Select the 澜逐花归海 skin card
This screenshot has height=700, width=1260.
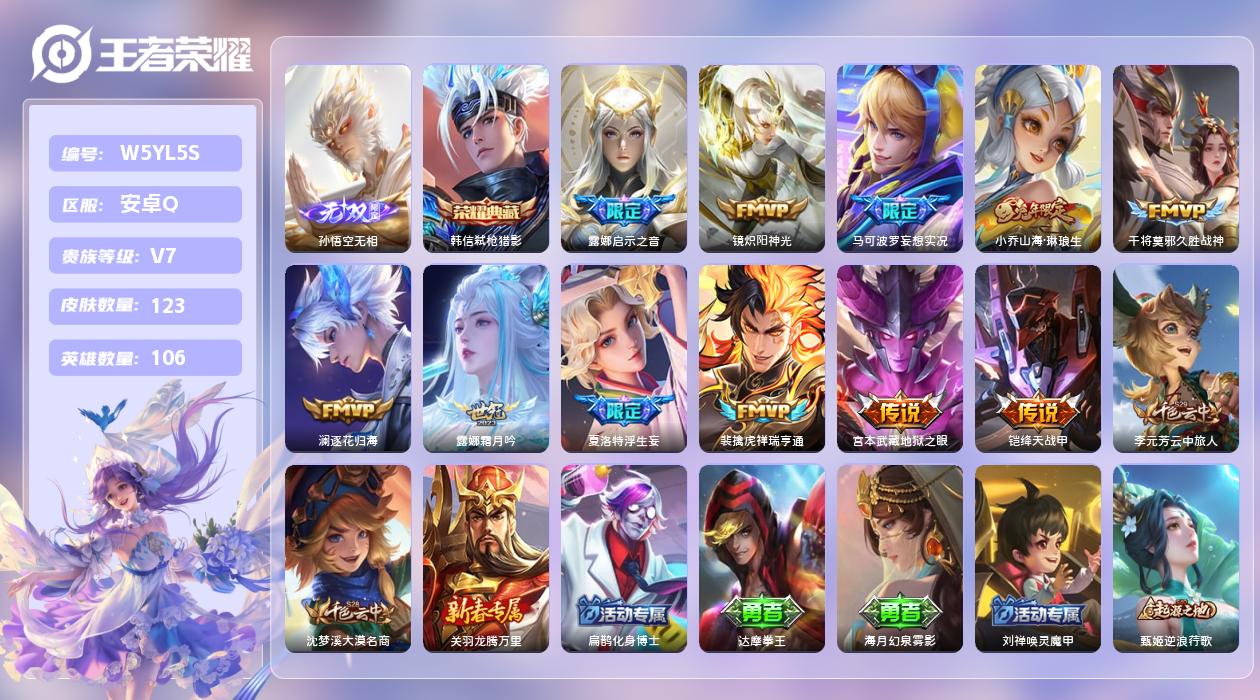348,358
